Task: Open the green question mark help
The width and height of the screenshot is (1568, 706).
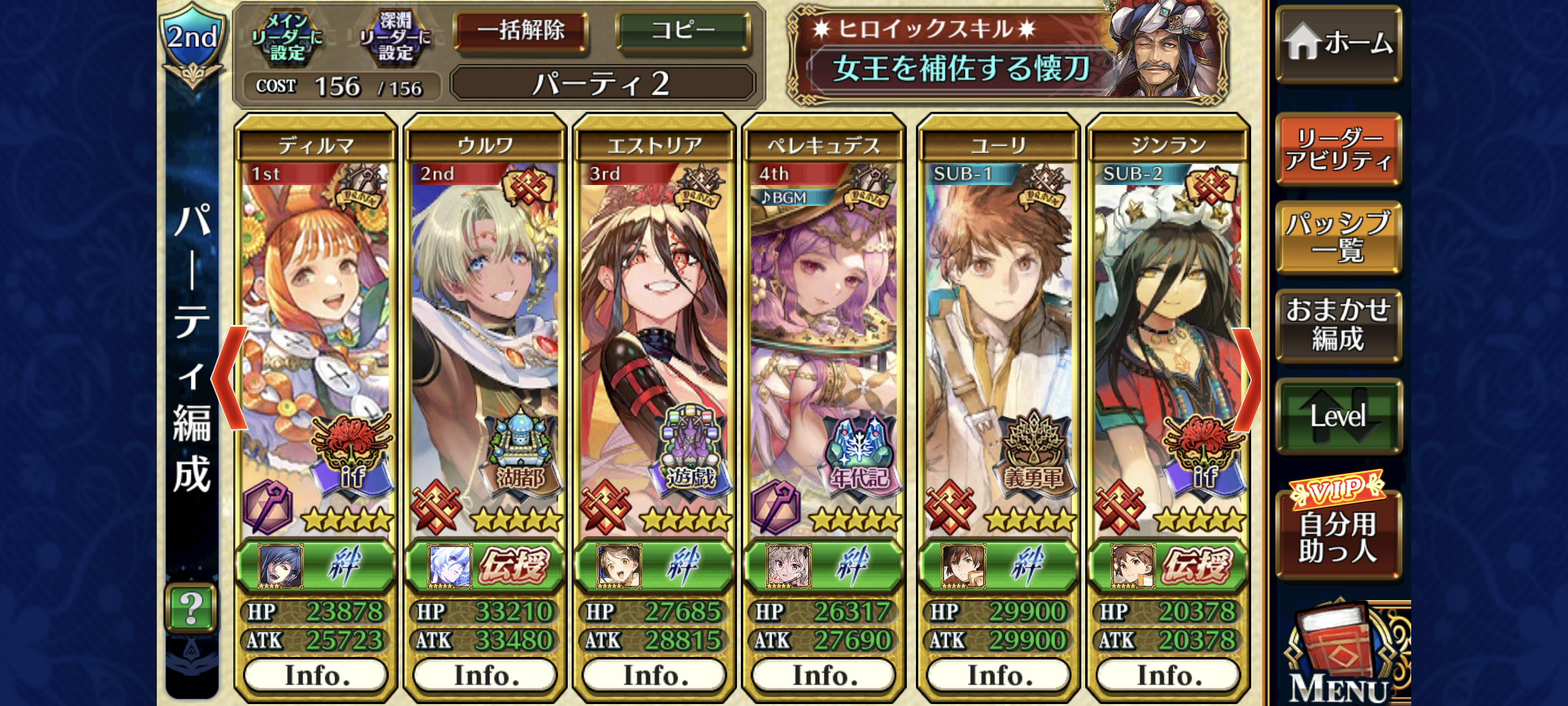Action: coord(191,608)
